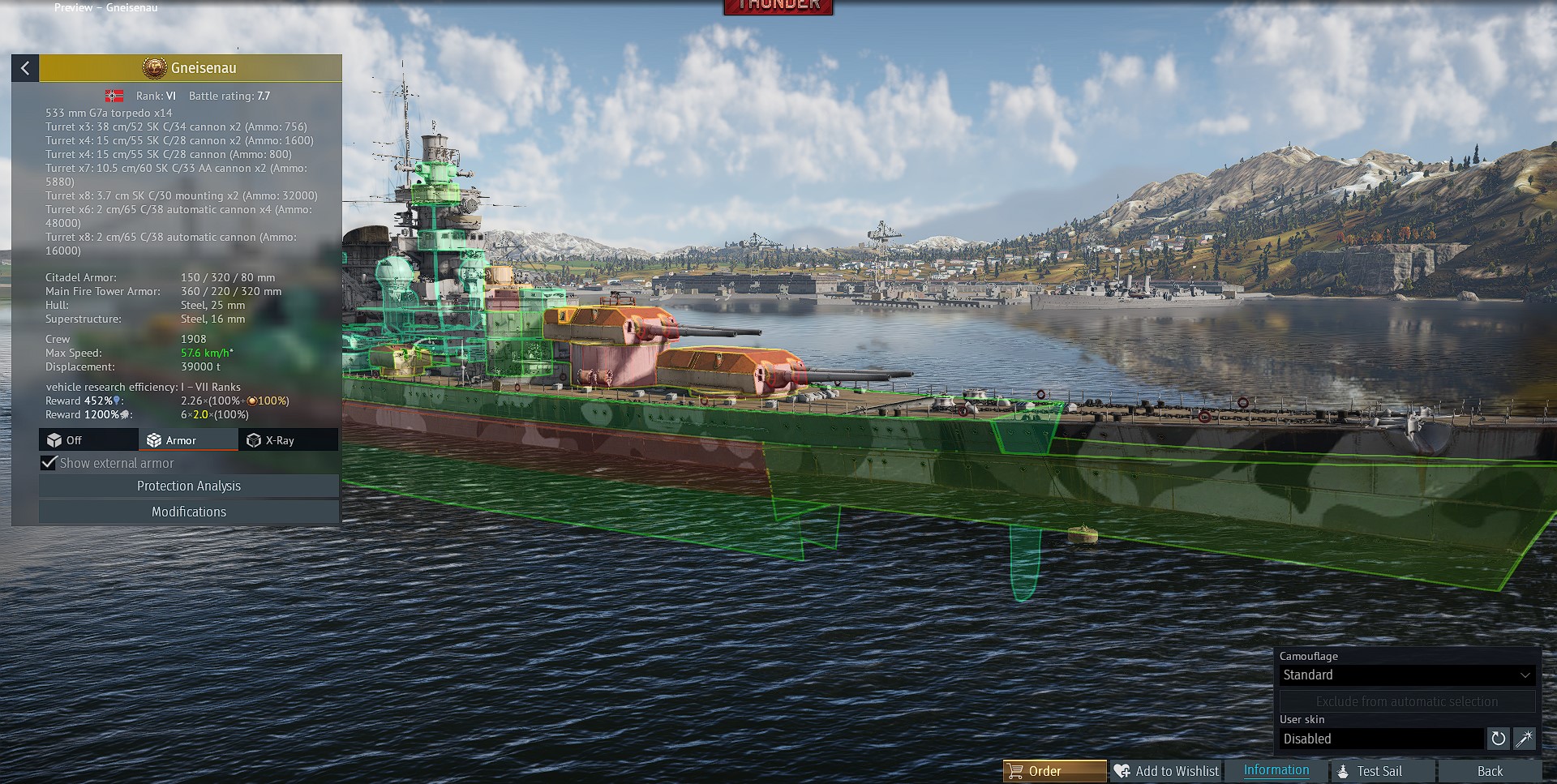
Task: Choose the Back button
Action: pos(1489,771)
